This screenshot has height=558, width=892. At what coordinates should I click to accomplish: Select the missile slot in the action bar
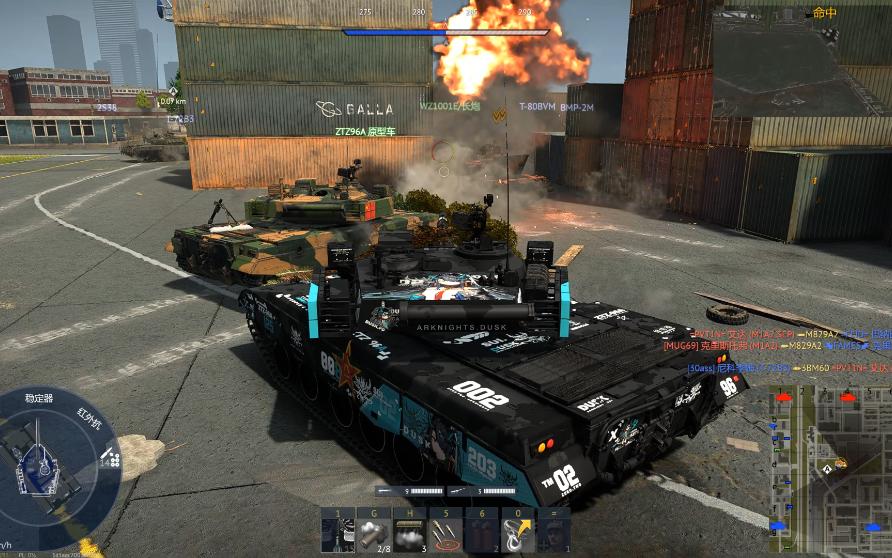[x=337, y=531]
